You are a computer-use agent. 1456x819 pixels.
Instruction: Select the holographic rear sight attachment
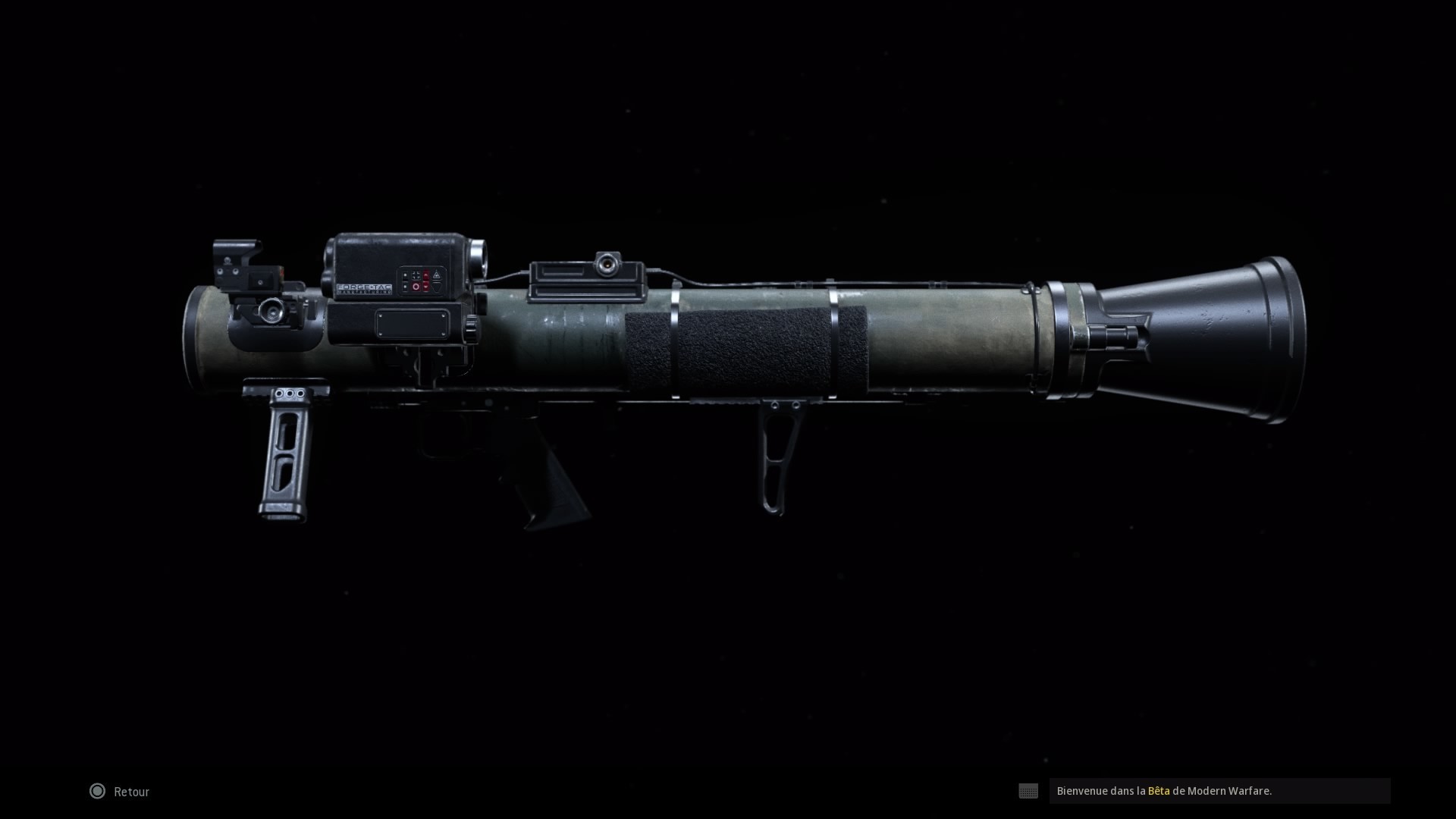(x=235, y=262)
